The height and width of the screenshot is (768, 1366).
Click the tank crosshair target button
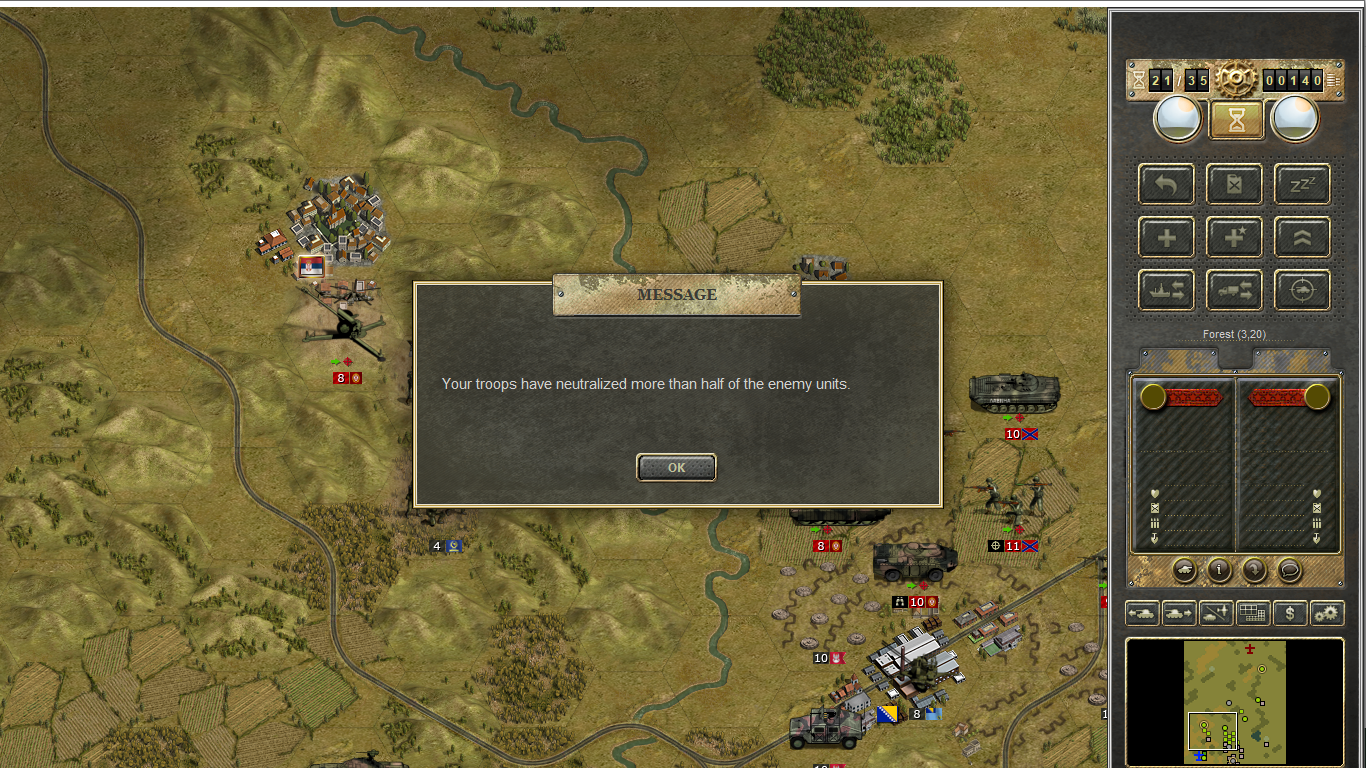coord(1302,291)
